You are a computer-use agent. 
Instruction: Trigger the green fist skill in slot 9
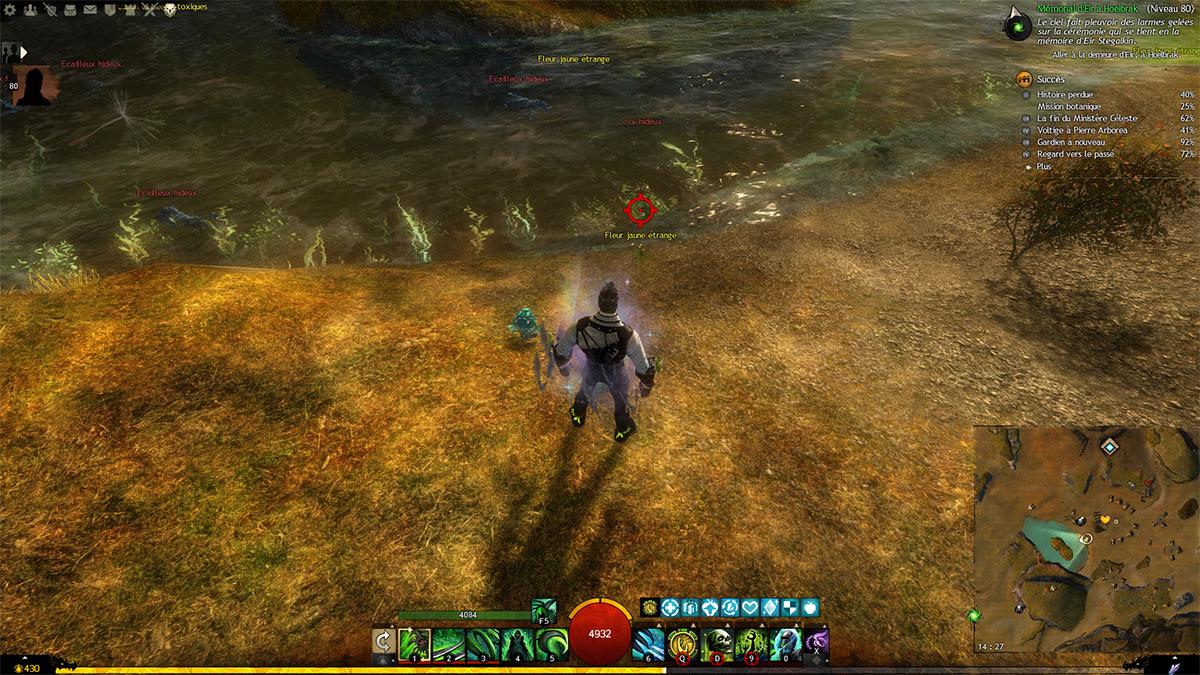pos(751,643)
